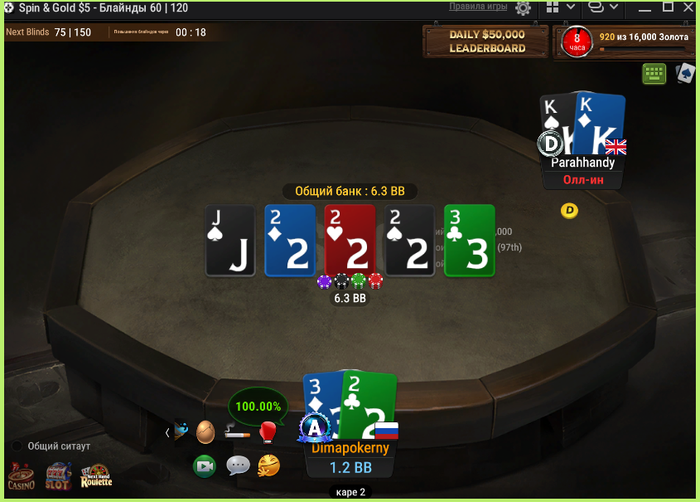Open the Roulette game shortcut
This screenshot has height=502, width=700.
pos(97,476)
